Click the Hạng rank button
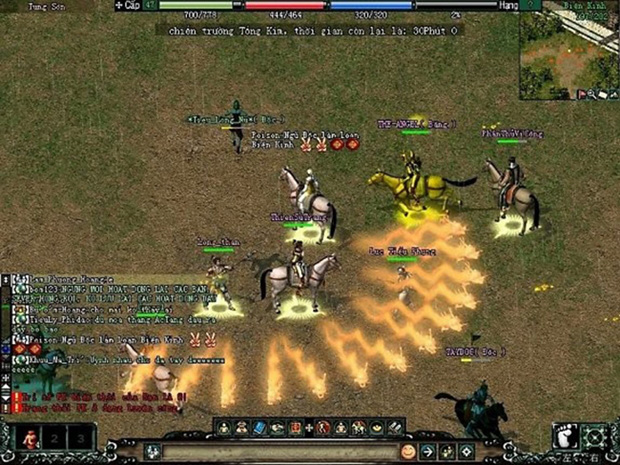Image resolution: width=620 pixels, height=465 pixels. point(506,5)
